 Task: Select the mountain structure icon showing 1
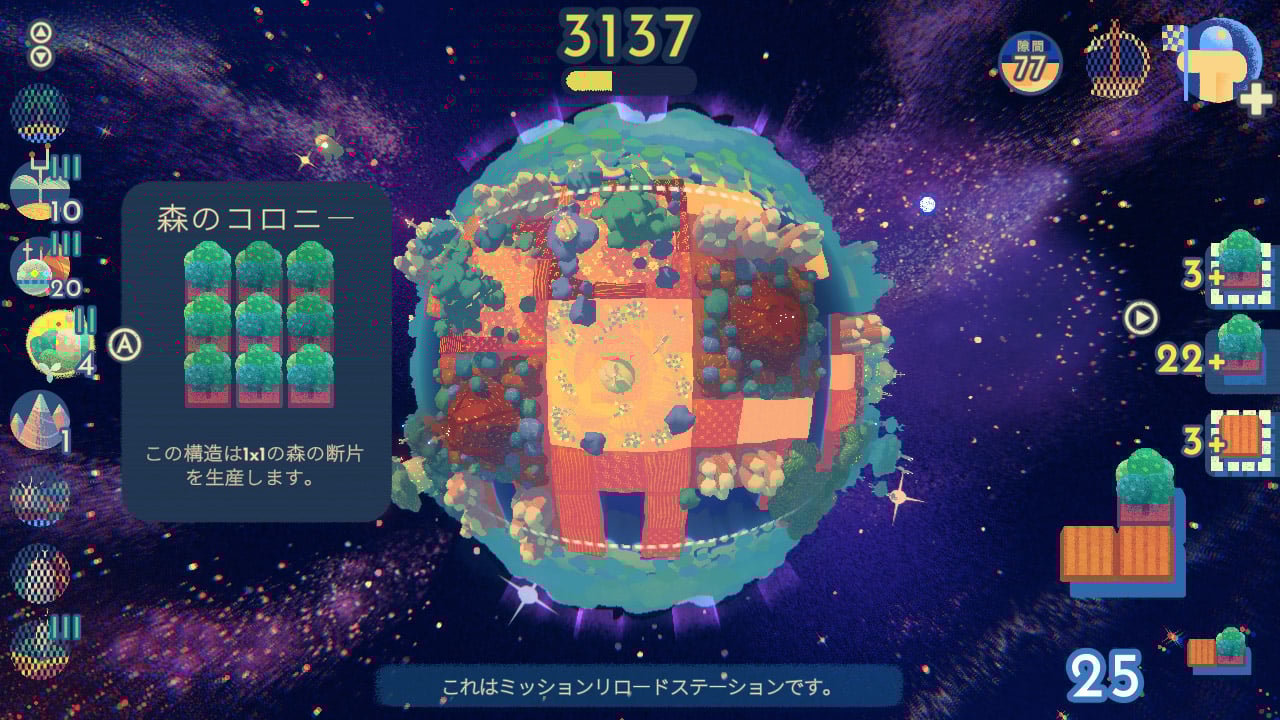[40, 420]
